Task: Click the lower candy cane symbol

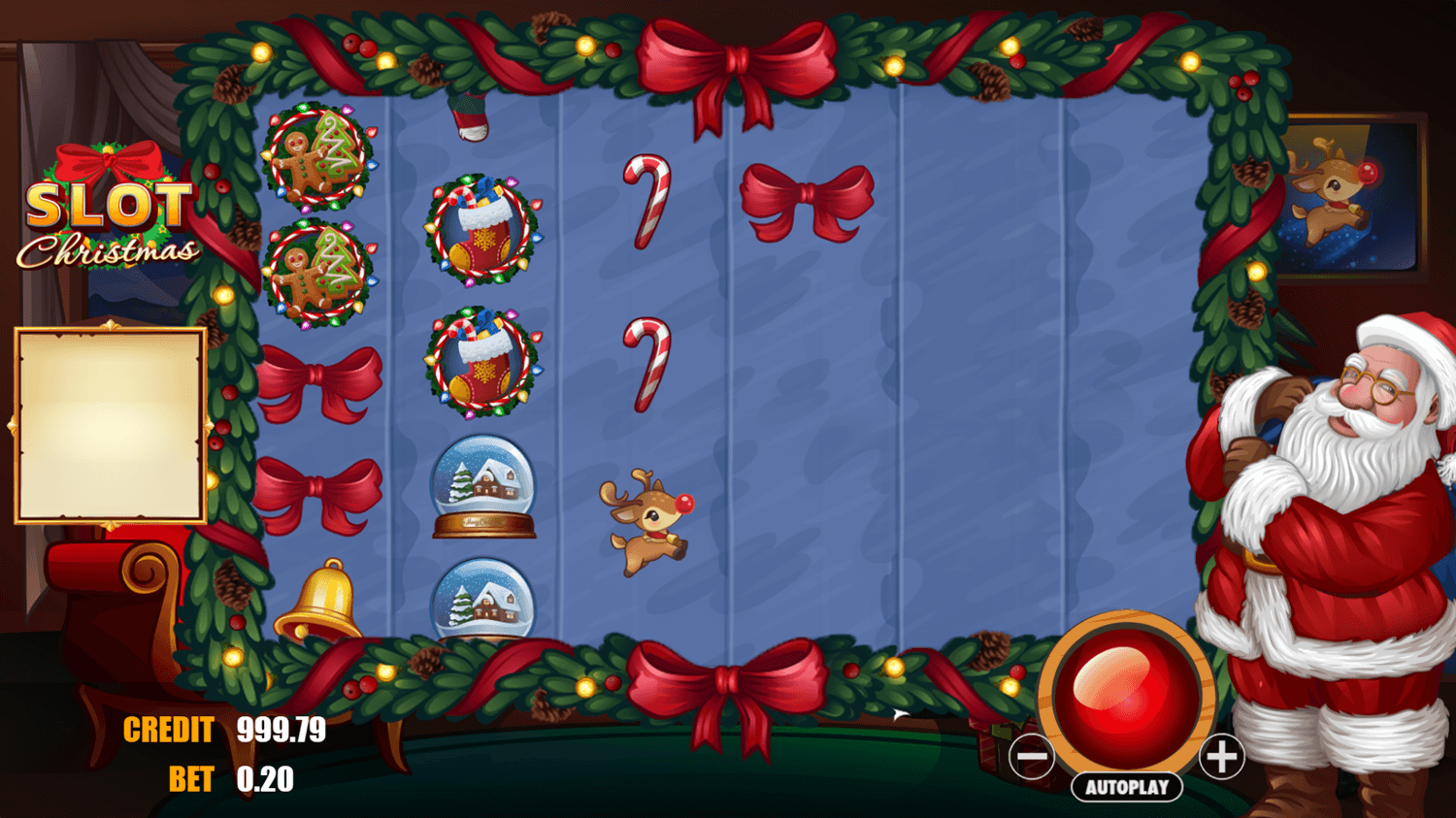Action: [x=647, y=366]
